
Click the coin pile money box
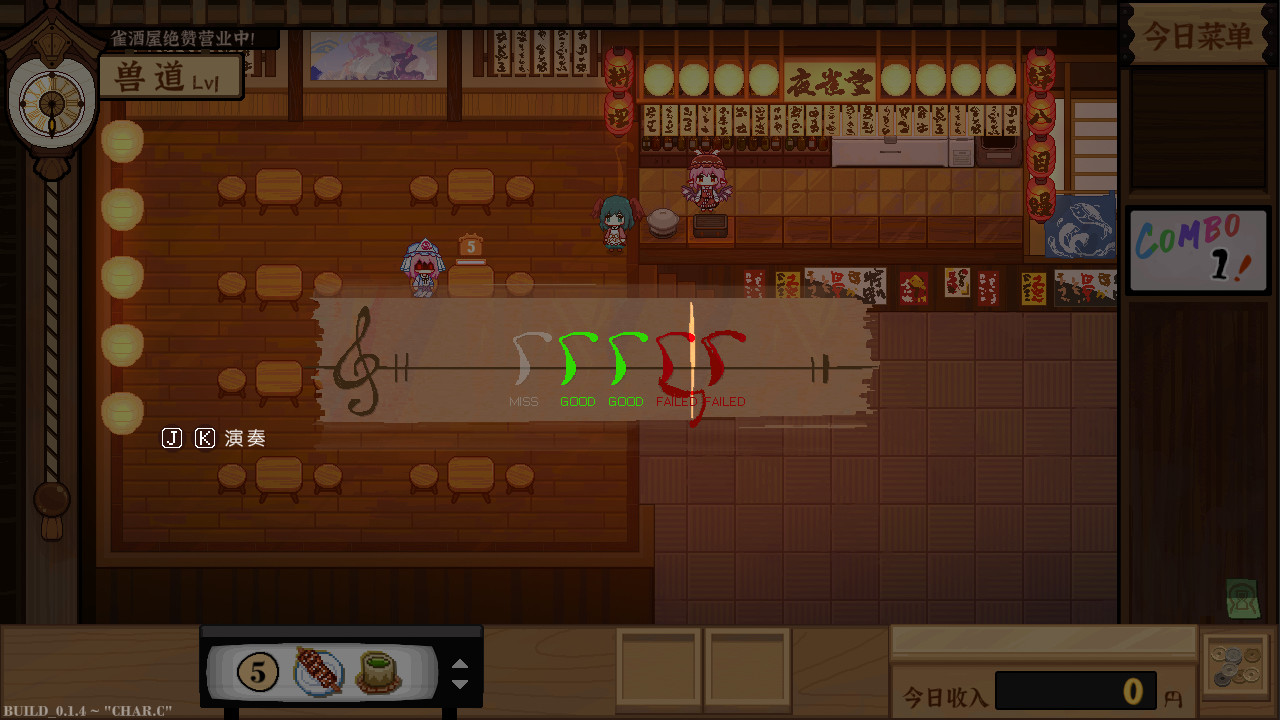point(1237,668)
